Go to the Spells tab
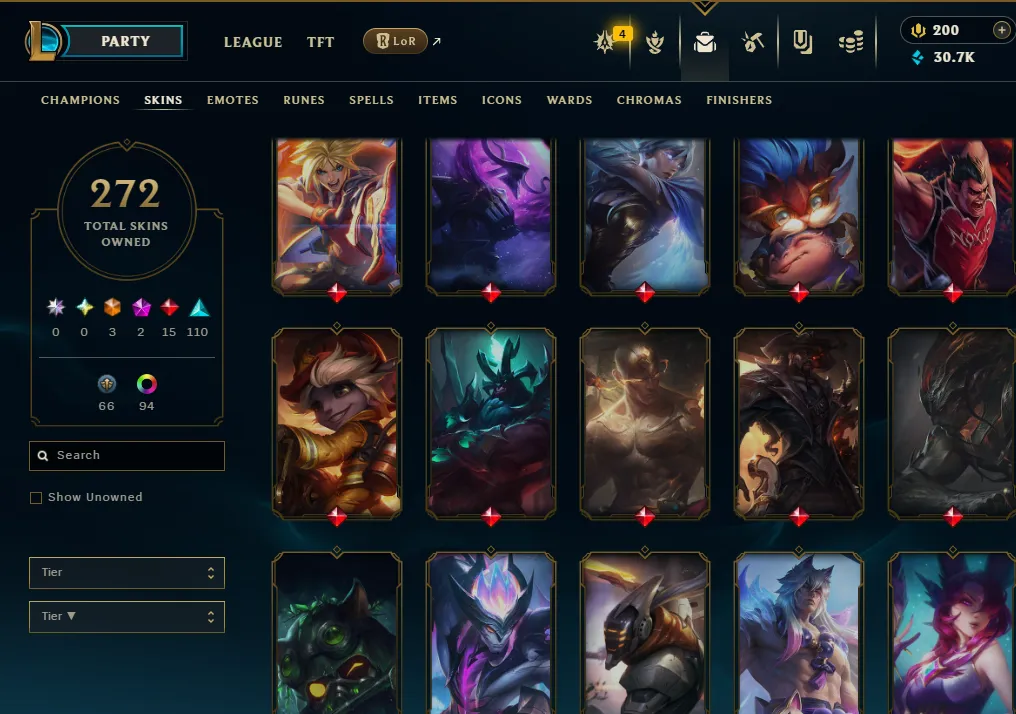The height and width of the screenshot is (714, 1016). [x=371, y=100]
